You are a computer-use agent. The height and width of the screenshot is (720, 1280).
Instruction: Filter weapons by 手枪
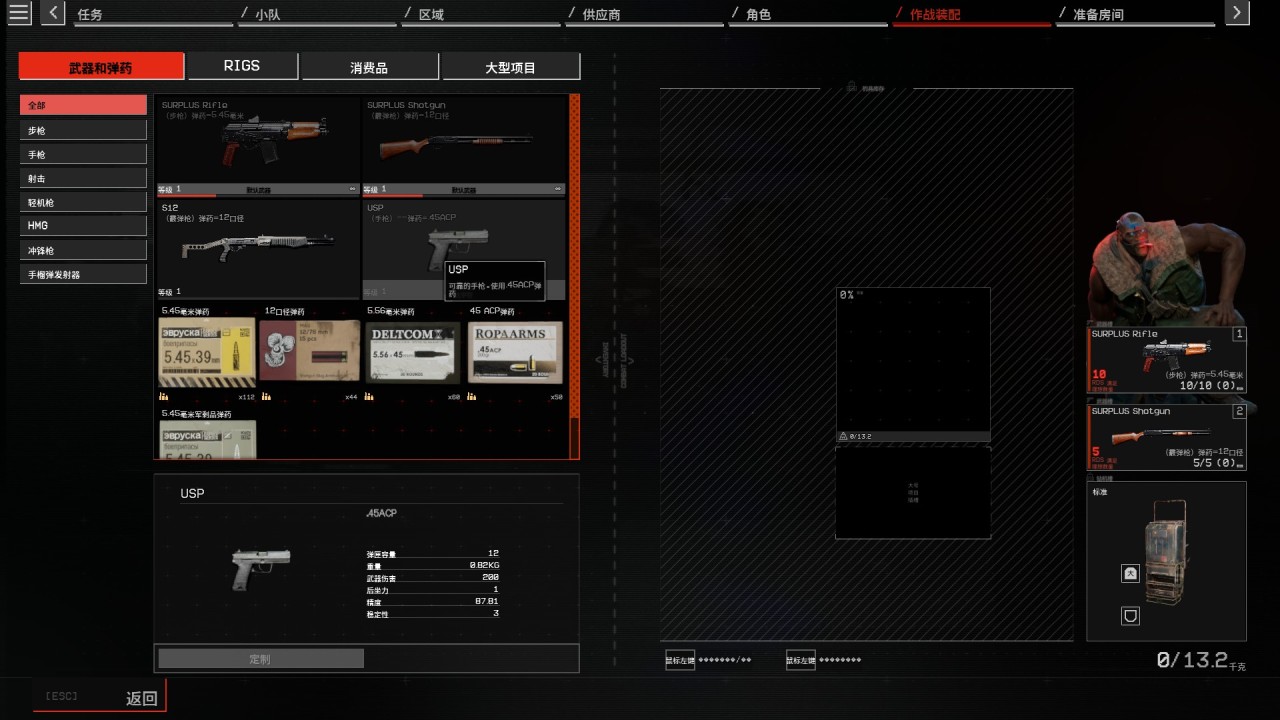coord(83,154)
